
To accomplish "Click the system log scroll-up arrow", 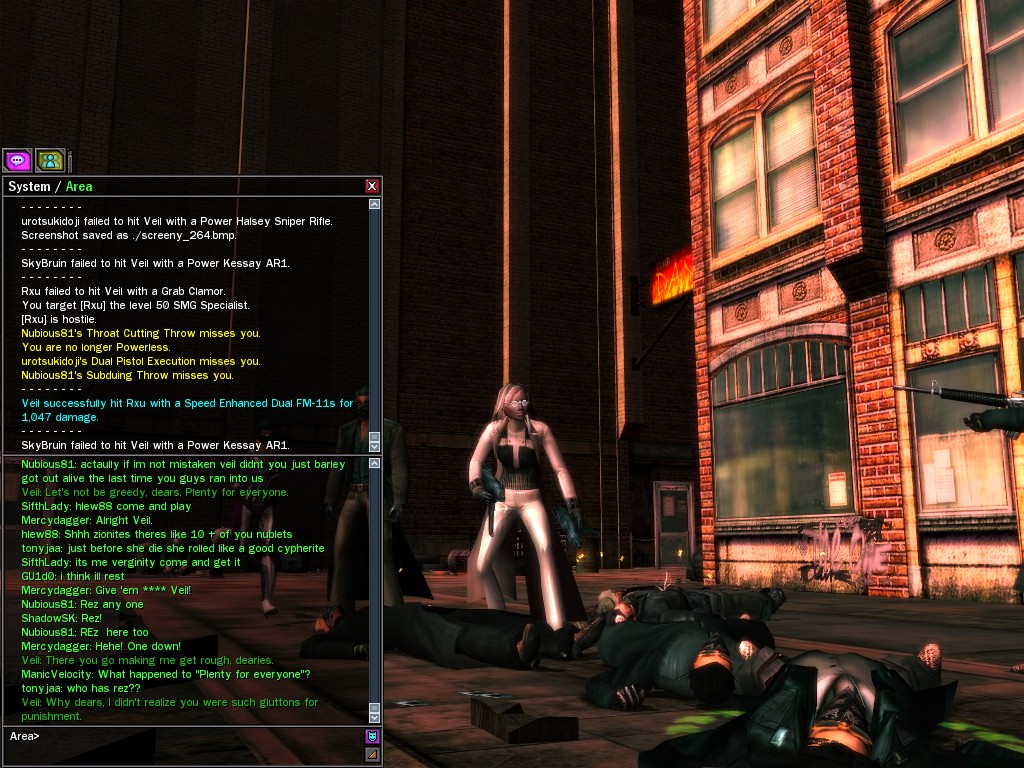I will (x=375, y=204).
